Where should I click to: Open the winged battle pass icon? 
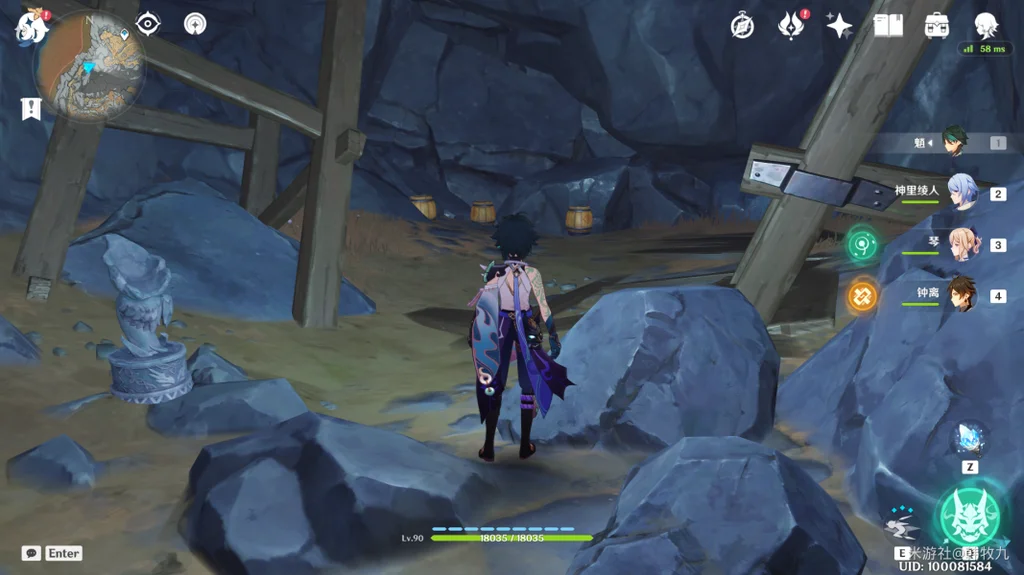pos(791,26)
